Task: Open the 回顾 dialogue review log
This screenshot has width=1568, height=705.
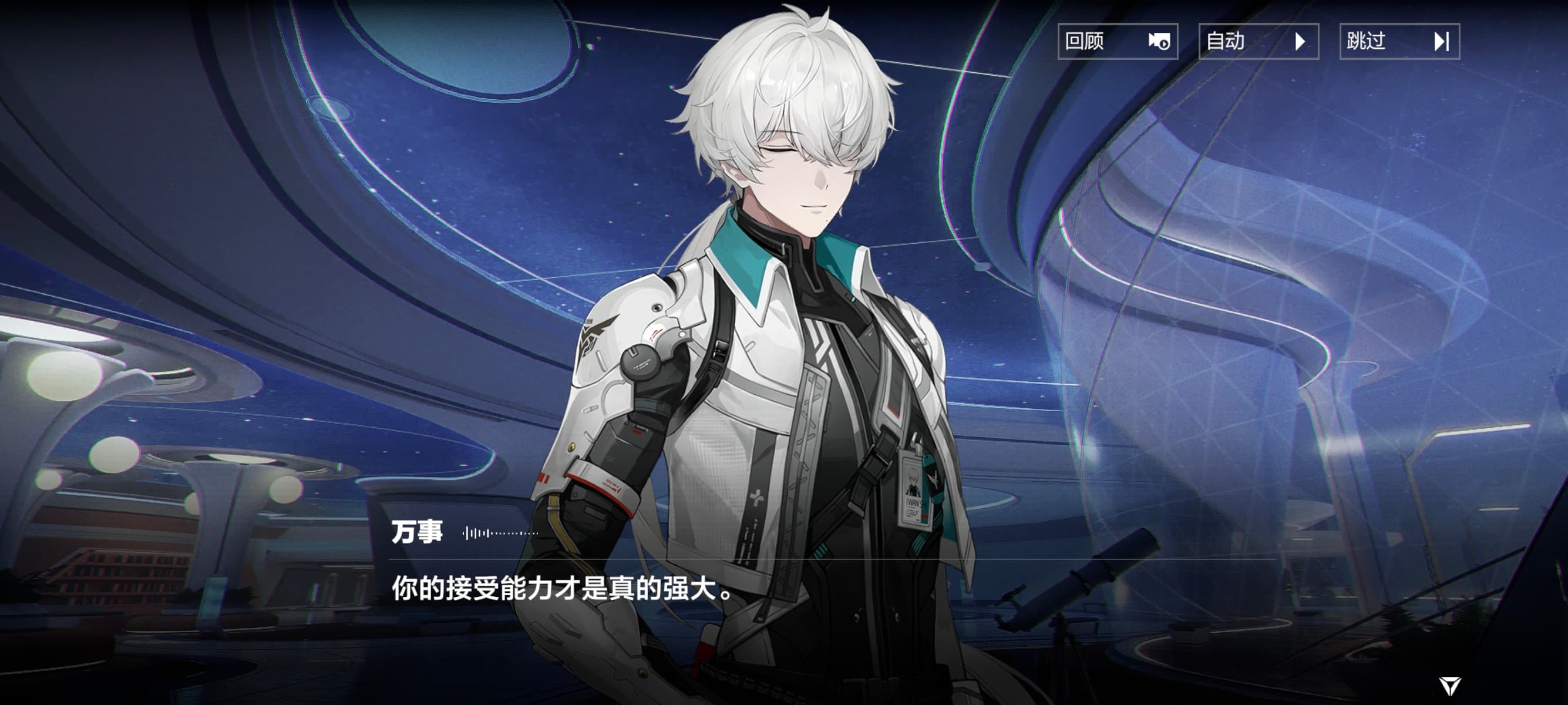Action: click(x=1118, y=41)
